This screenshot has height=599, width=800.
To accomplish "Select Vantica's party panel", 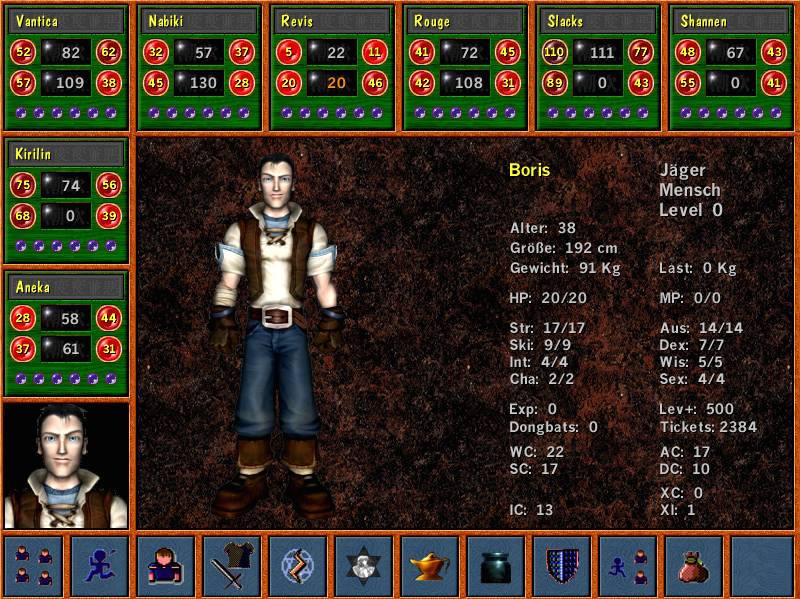I will 67,67.
